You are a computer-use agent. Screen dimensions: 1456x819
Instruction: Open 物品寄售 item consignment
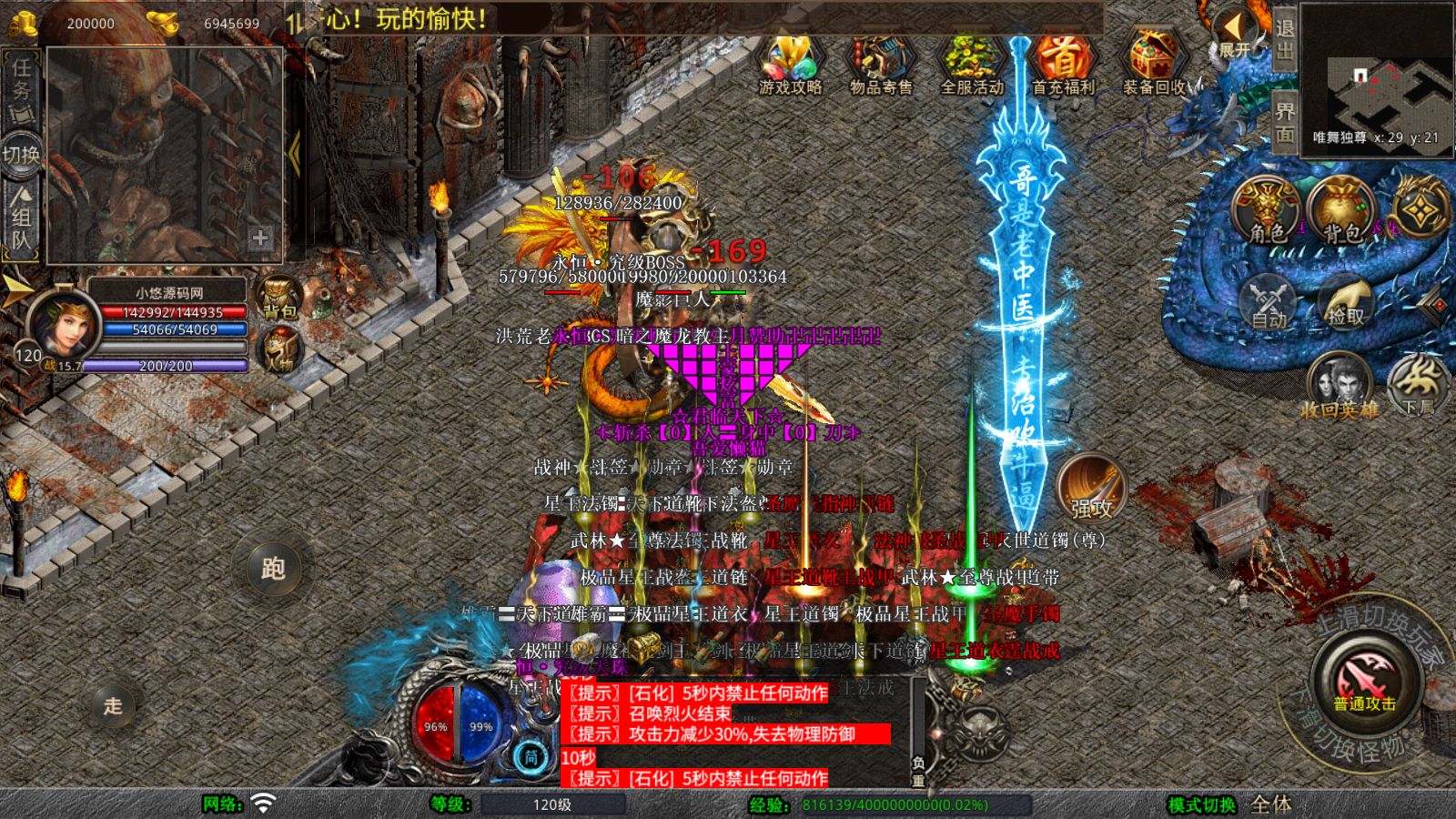click(880, 64)
